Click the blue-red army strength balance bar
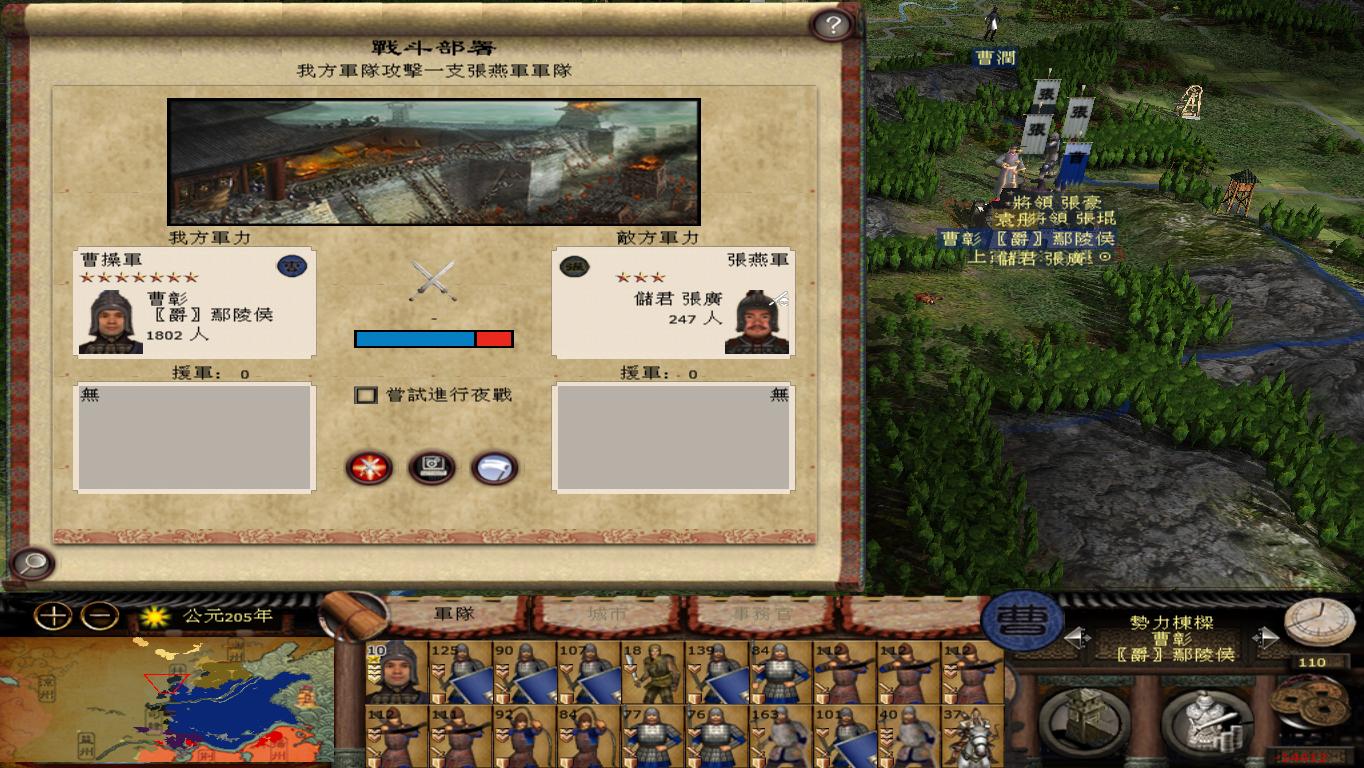The image size is (1364, 768). click(x=433, y=338)
